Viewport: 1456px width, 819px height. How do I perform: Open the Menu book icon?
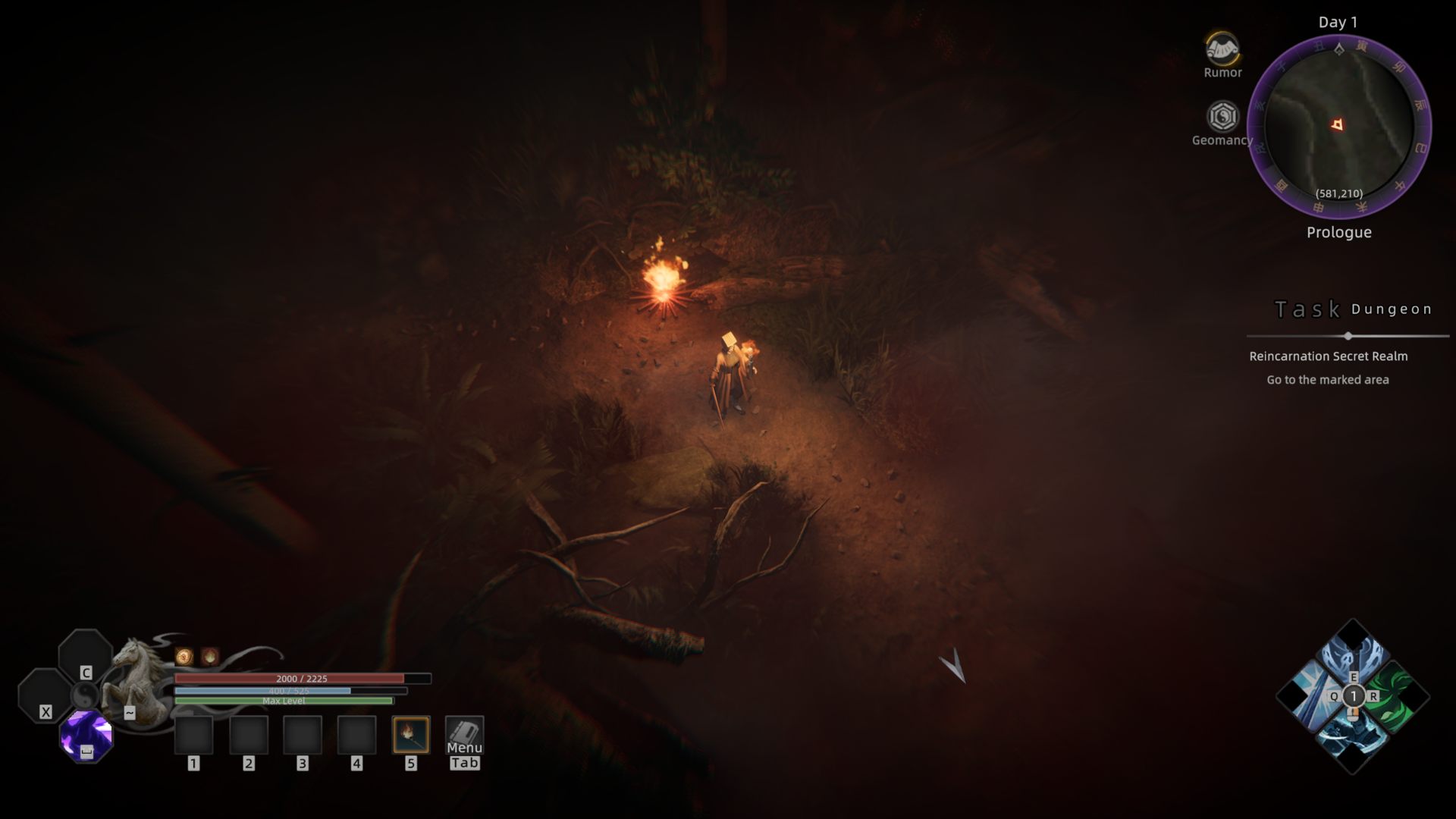464,734
